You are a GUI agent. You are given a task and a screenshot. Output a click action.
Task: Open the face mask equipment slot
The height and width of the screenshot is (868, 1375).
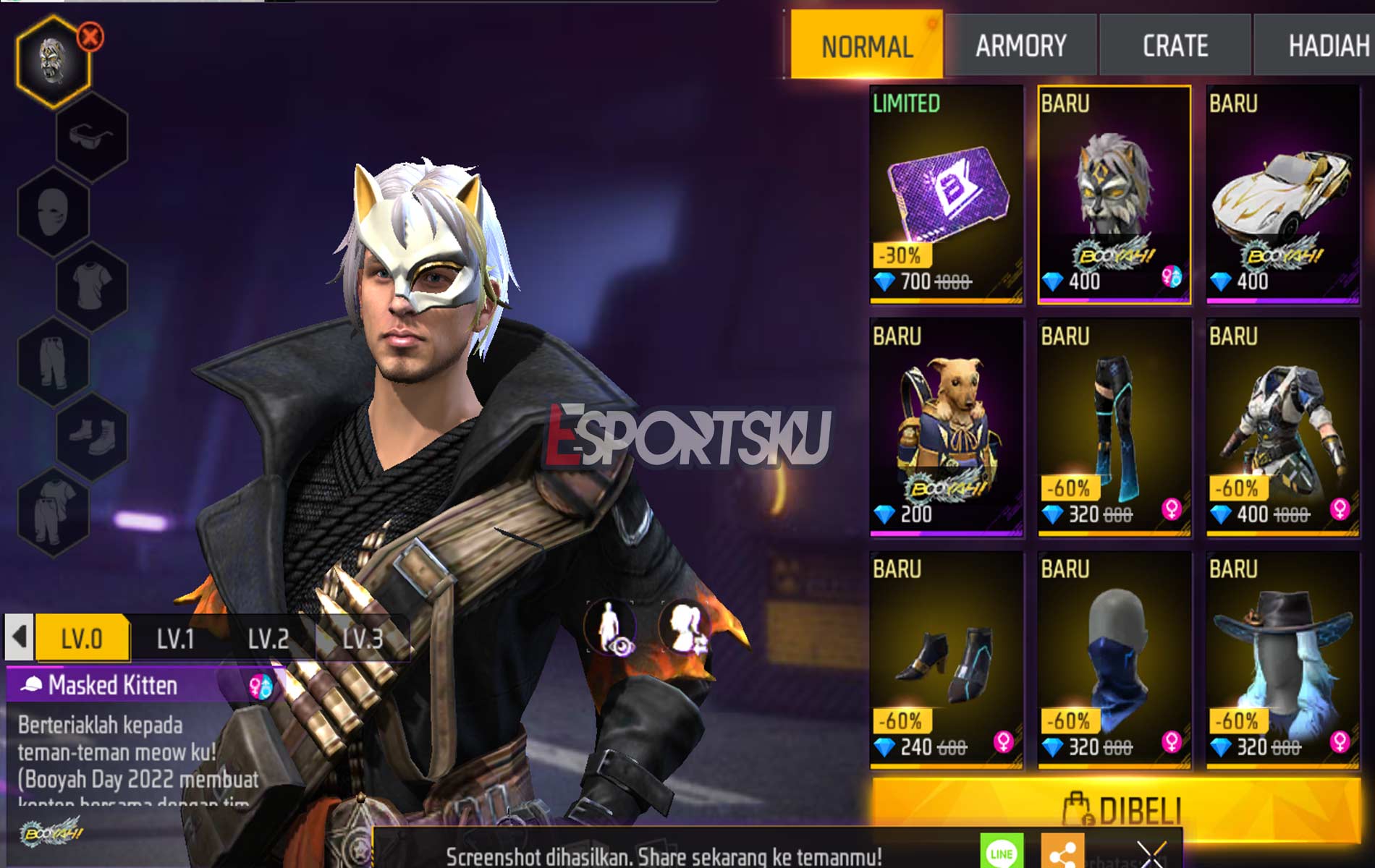pyautogui.click(x=51, y=211)
